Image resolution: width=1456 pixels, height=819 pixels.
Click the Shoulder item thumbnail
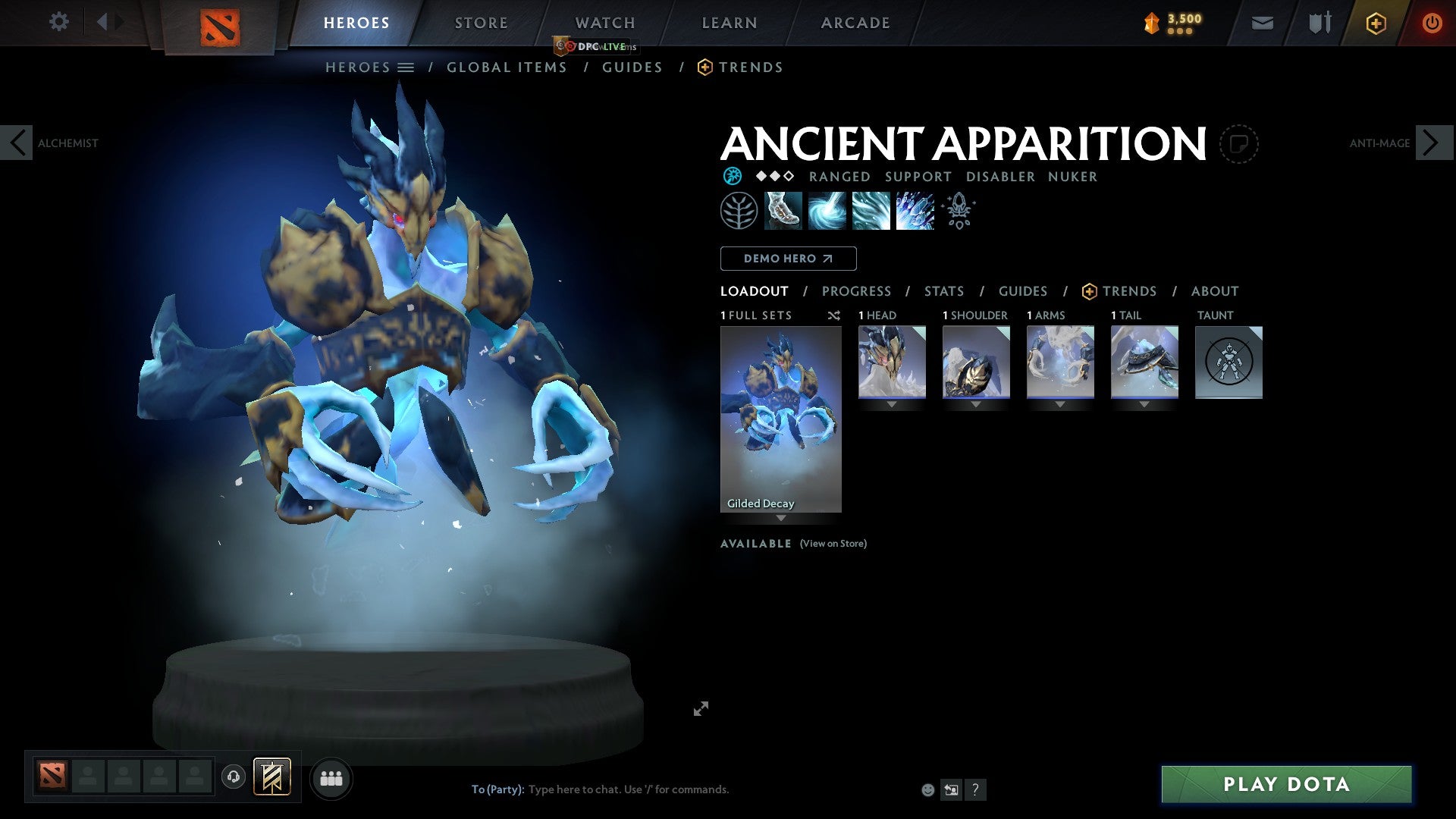(x=976, y=362)
